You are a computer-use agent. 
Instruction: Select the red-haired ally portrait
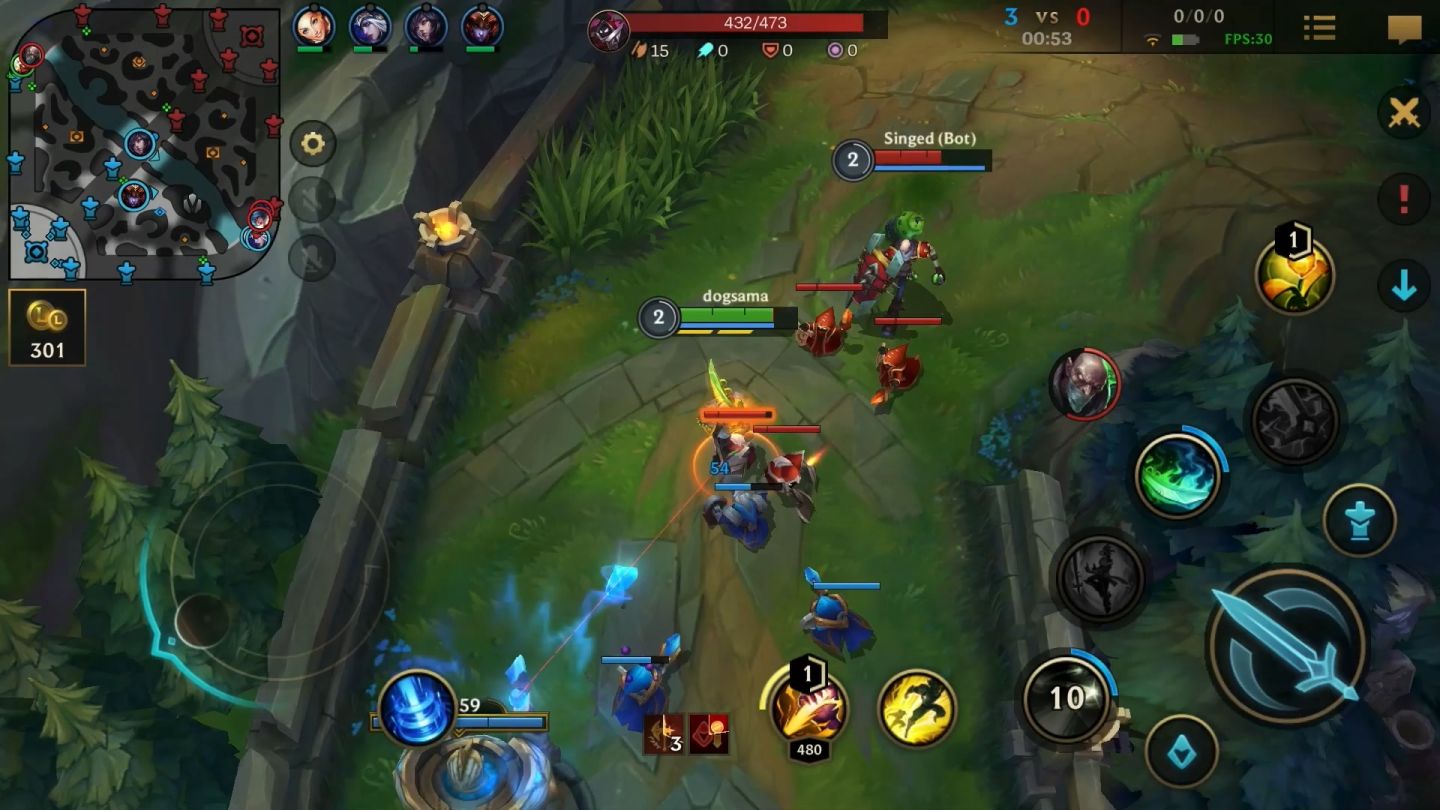313,27
